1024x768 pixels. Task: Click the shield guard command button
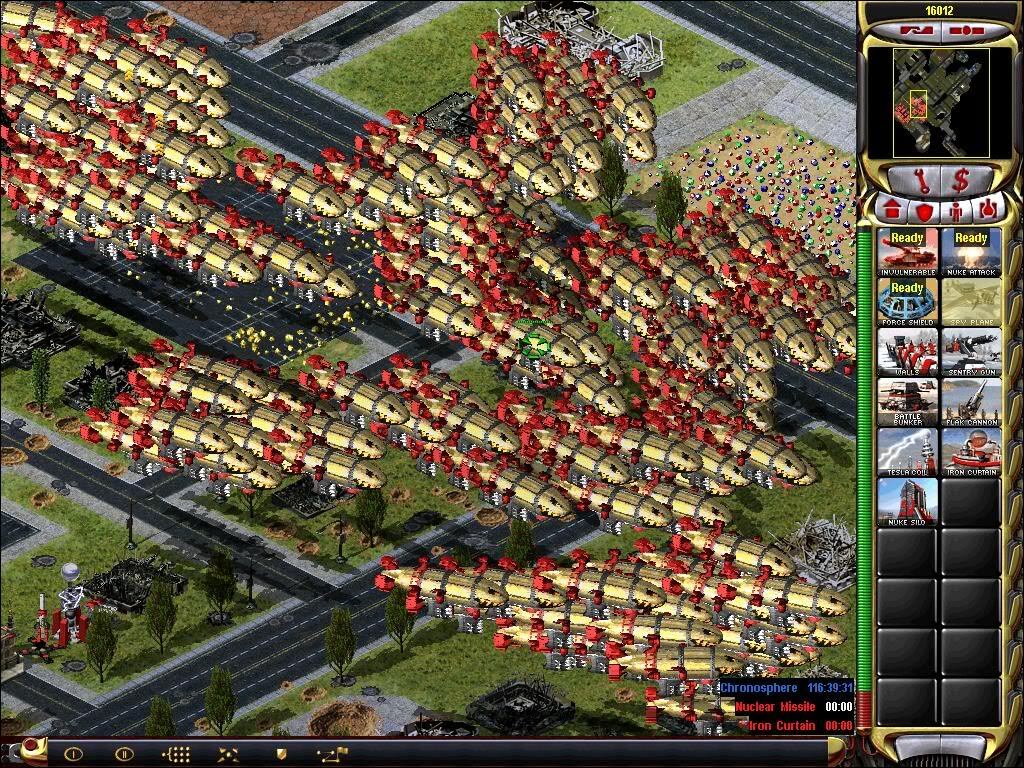click(282, 753)
